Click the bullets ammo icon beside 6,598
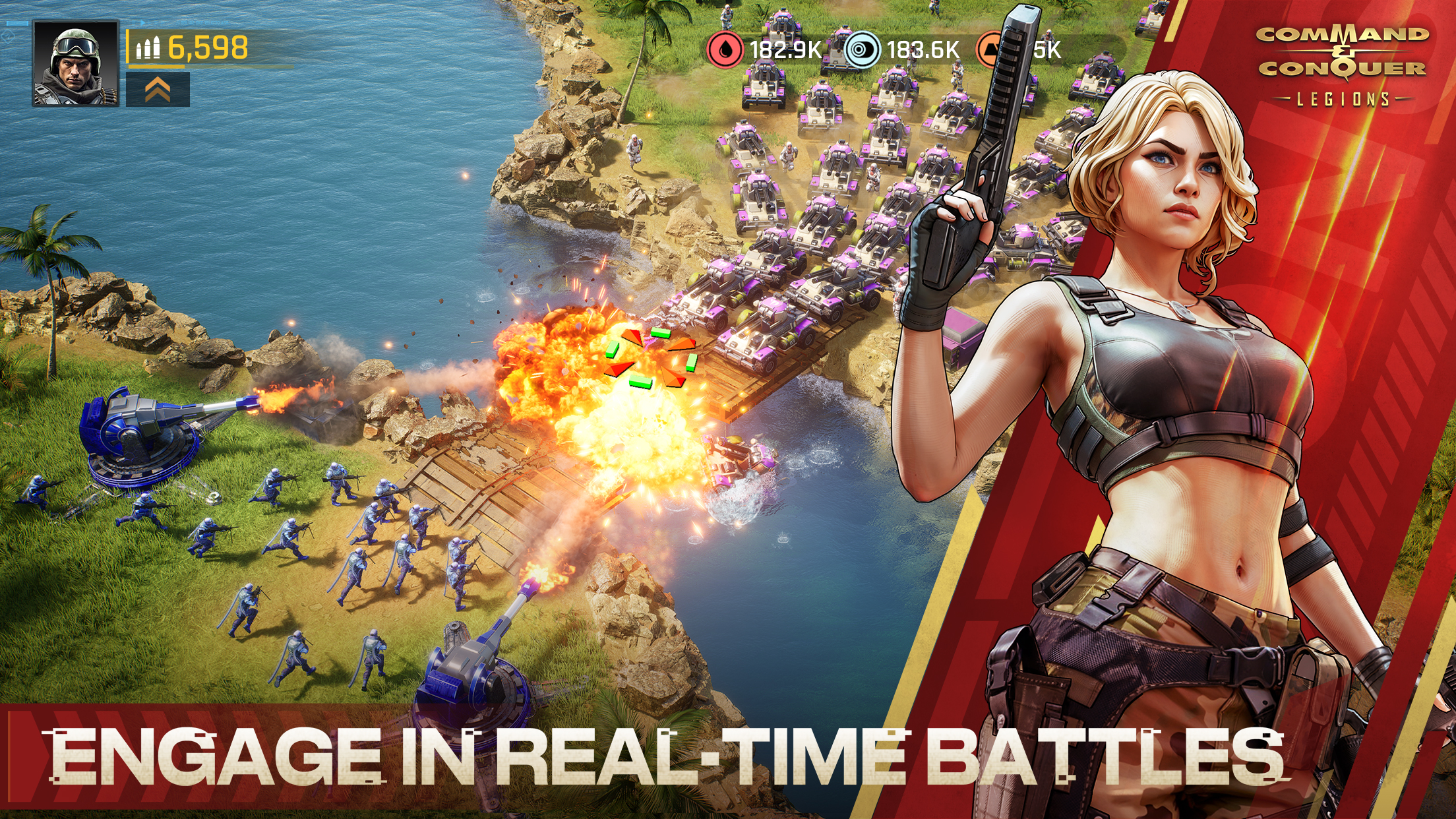Image resolution: width=1456 pixels, height=819 pixels. (x=148, y=48)
